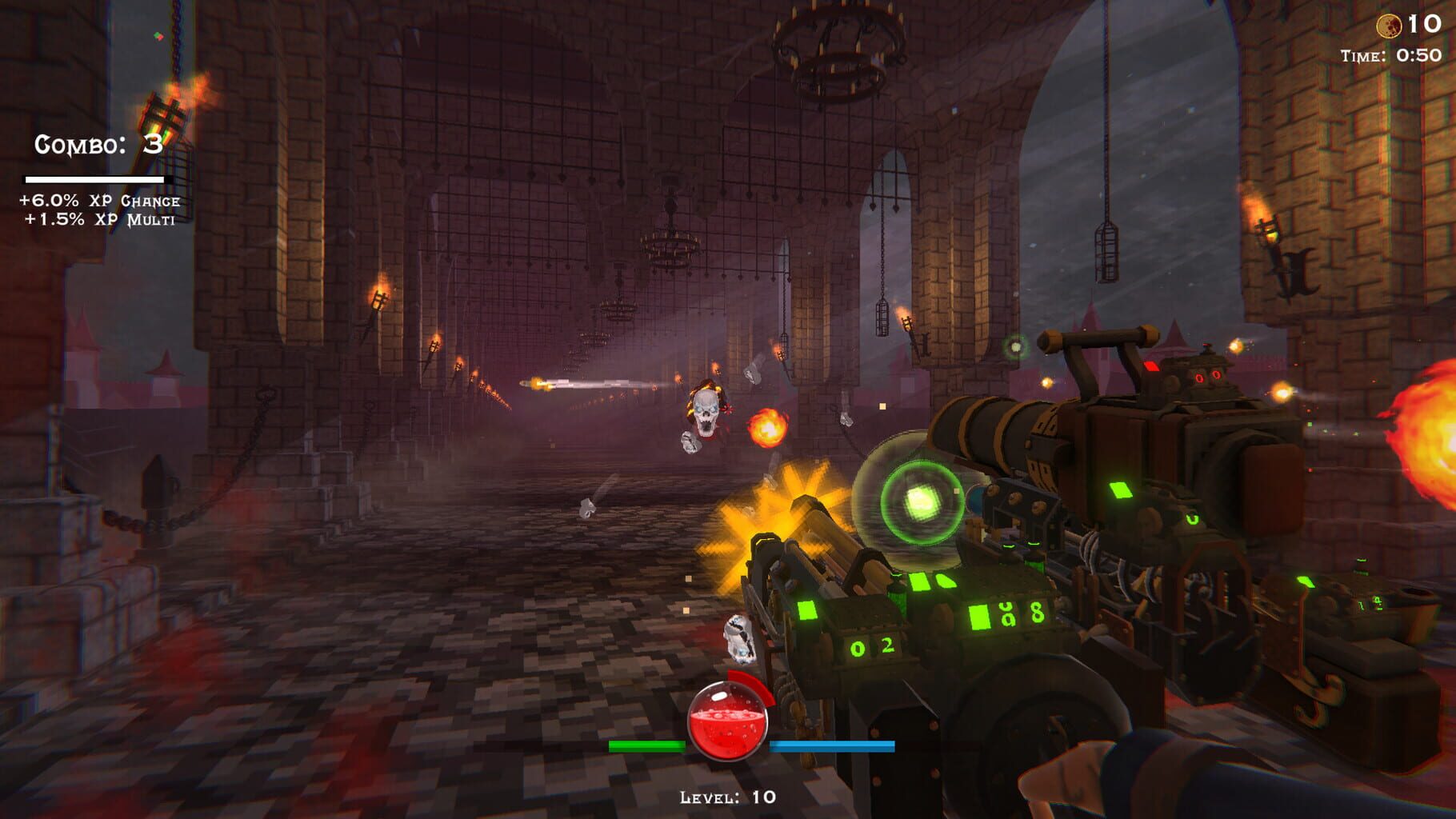Viewport: 1456px width, 819px height.
Task: Select the 'Level: 10' label
Action: click(x=726, y=797)
